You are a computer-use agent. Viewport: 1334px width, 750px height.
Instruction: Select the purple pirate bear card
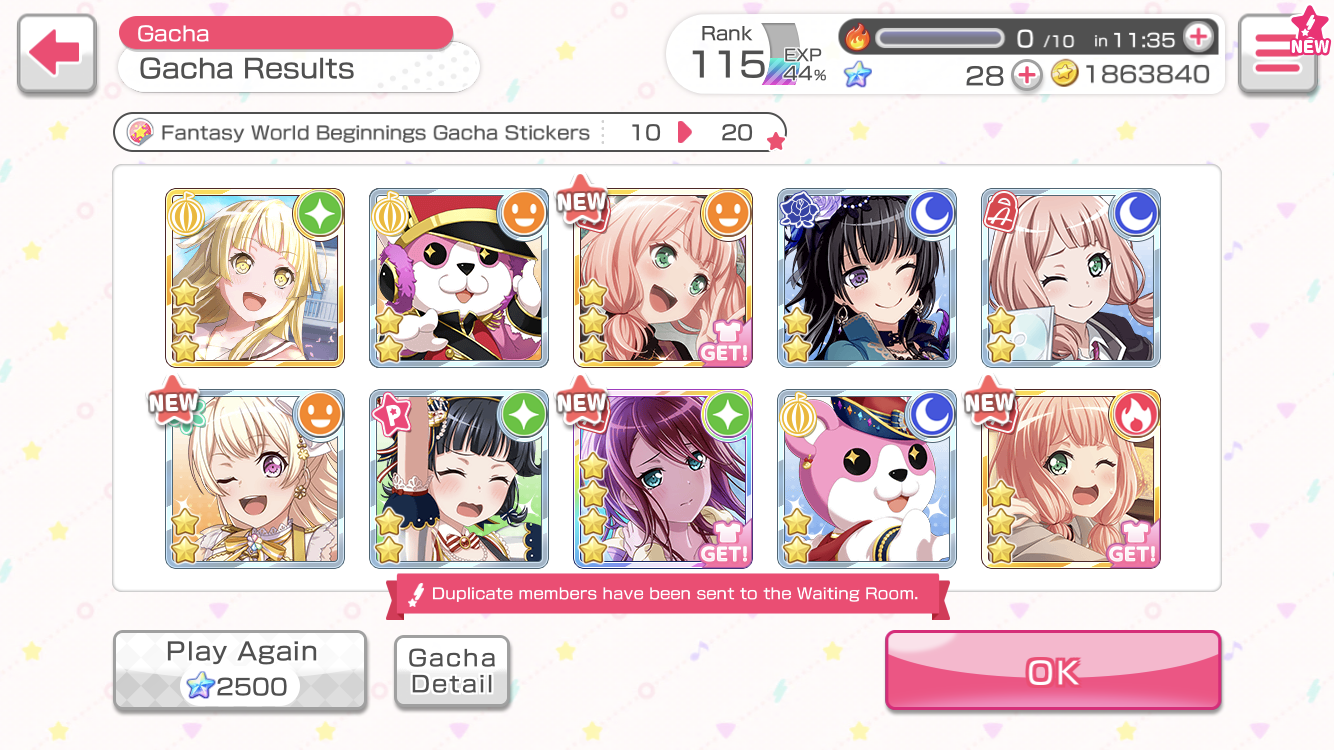click(459, 278)
